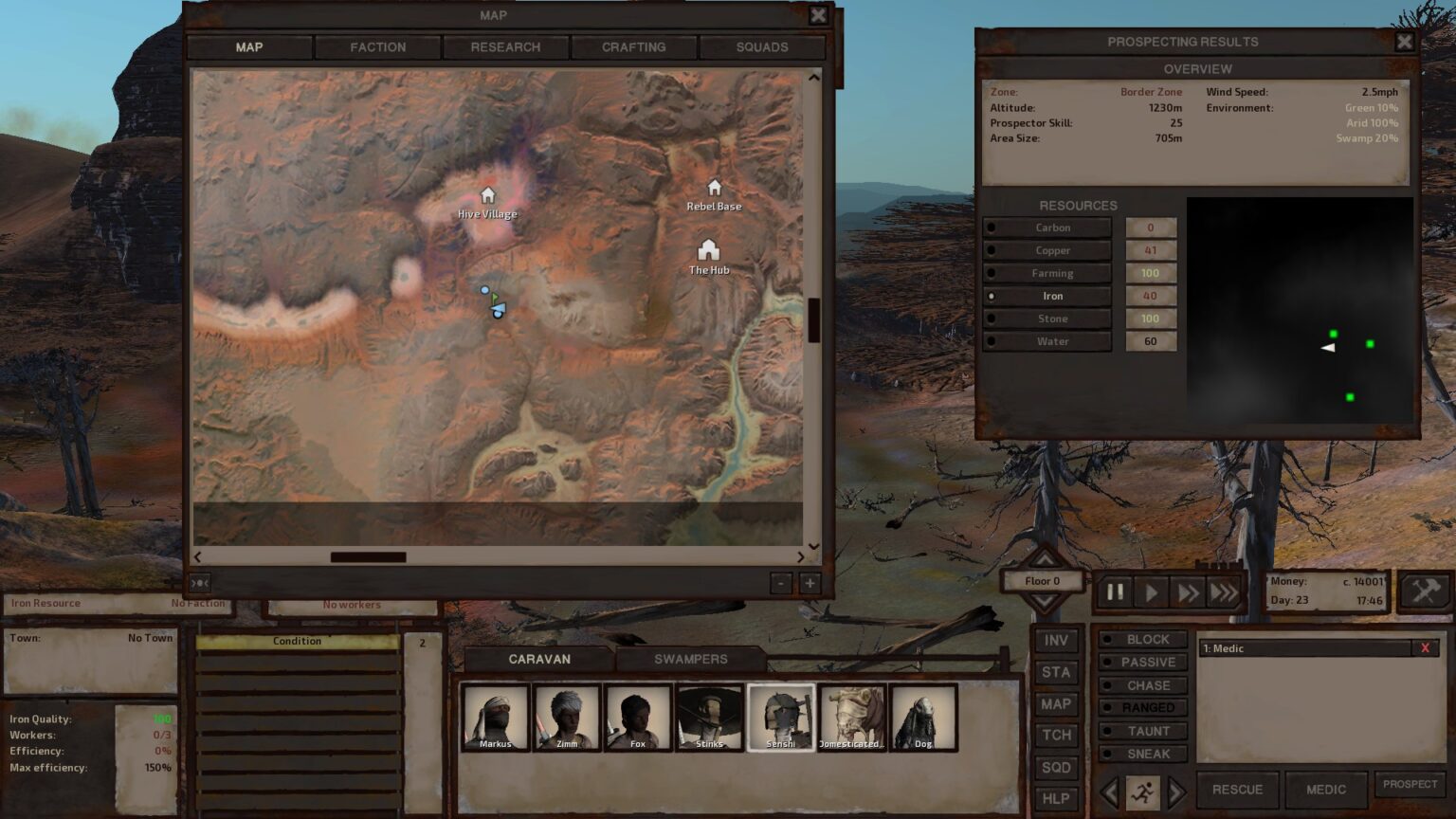Switch to the FACTION tab

(377, 46)
